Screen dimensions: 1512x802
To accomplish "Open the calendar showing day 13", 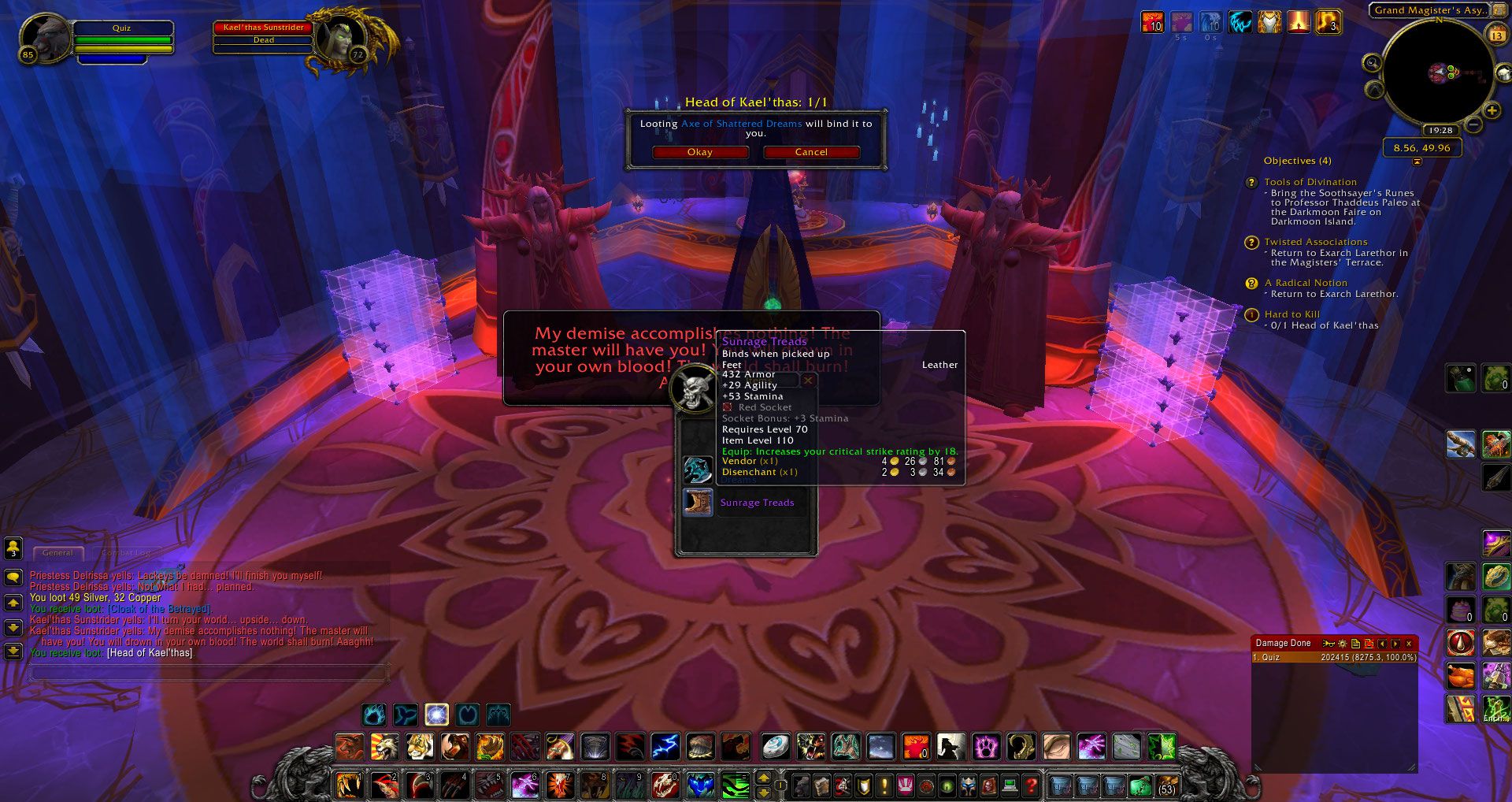I will tap(1496, 35).
